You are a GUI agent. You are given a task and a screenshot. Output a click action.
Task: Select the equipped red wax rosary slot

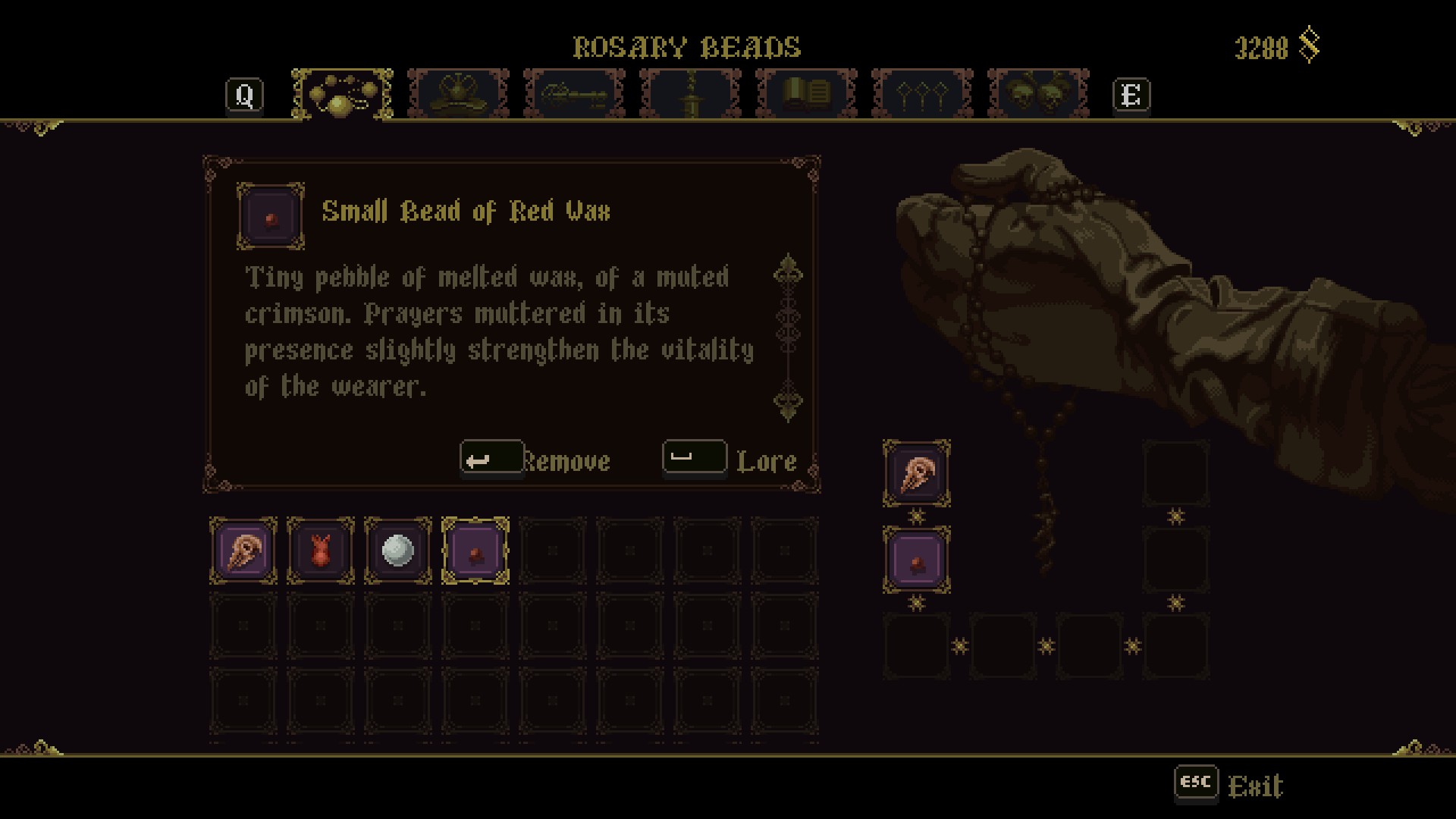[917, 560]
